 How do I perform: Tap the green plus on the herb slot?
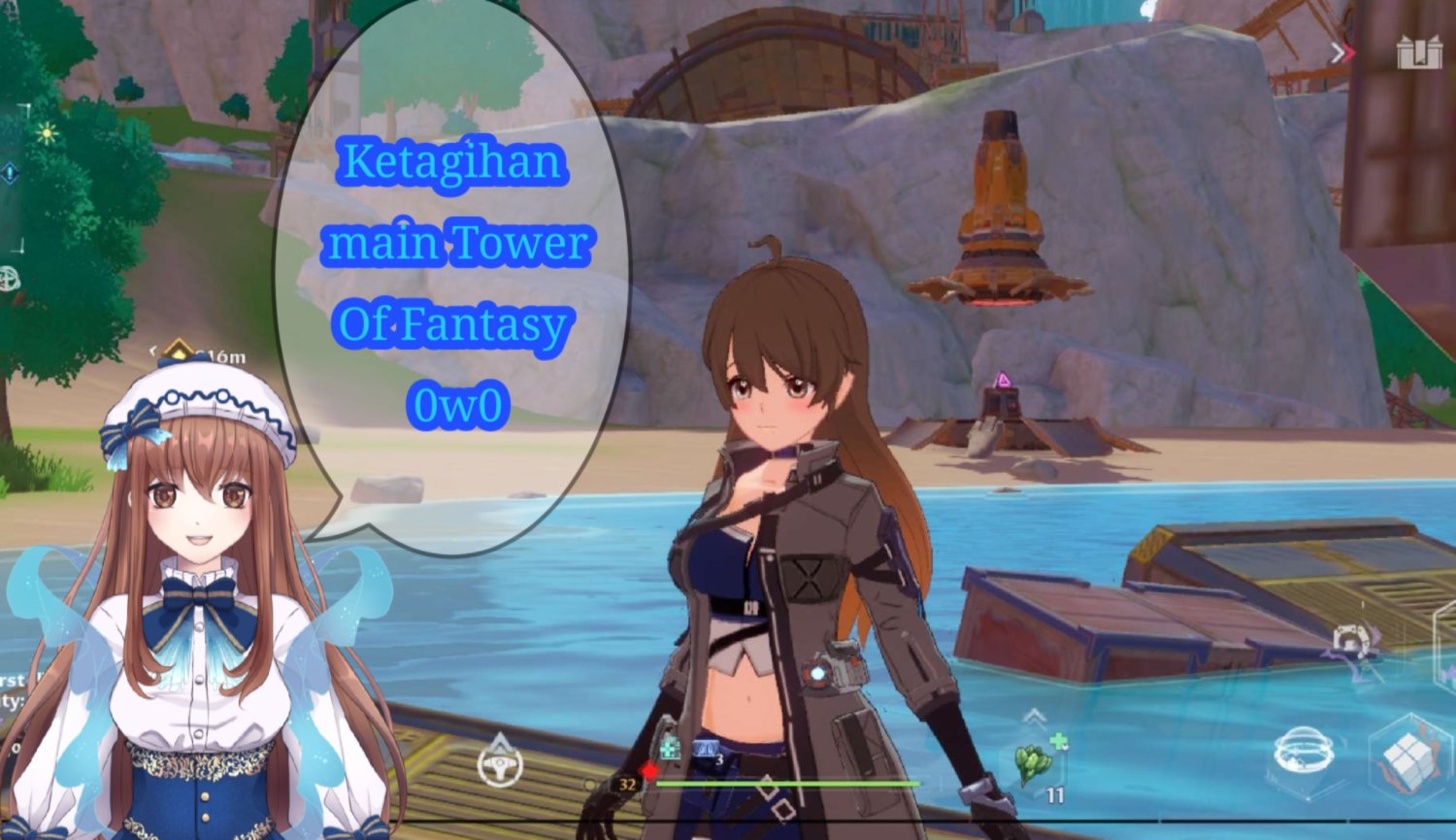(x=1061, y=742)
